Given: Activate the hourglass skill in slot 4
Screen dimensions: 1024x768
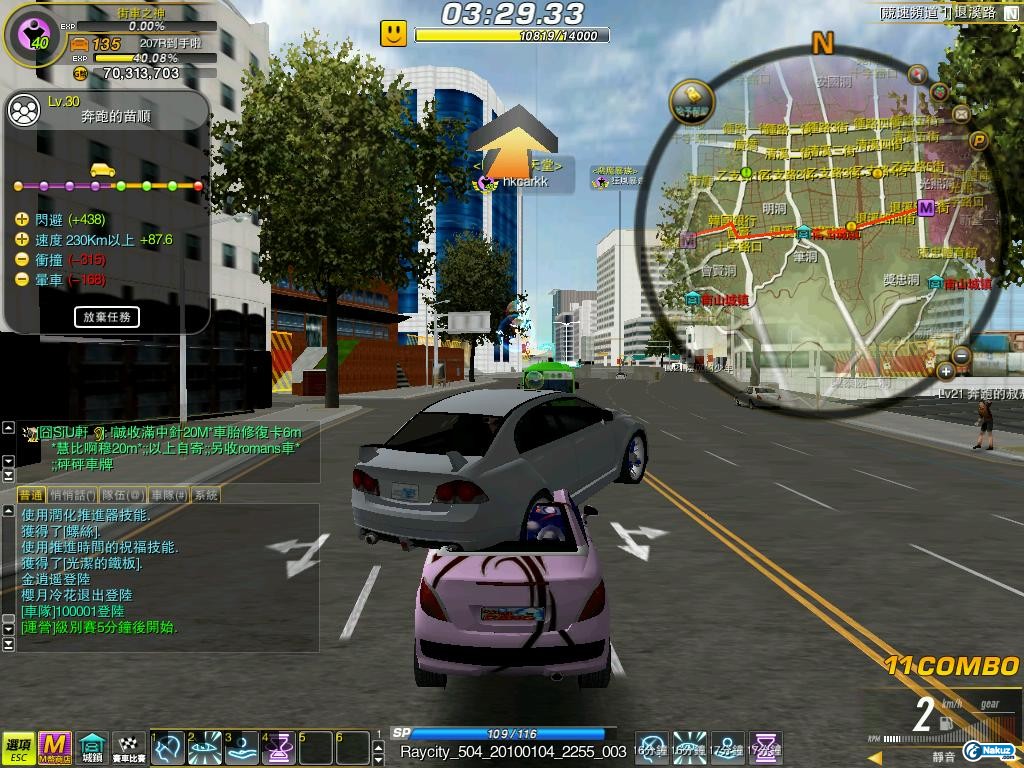Looking at the screenshot, I should click(278, 746).
